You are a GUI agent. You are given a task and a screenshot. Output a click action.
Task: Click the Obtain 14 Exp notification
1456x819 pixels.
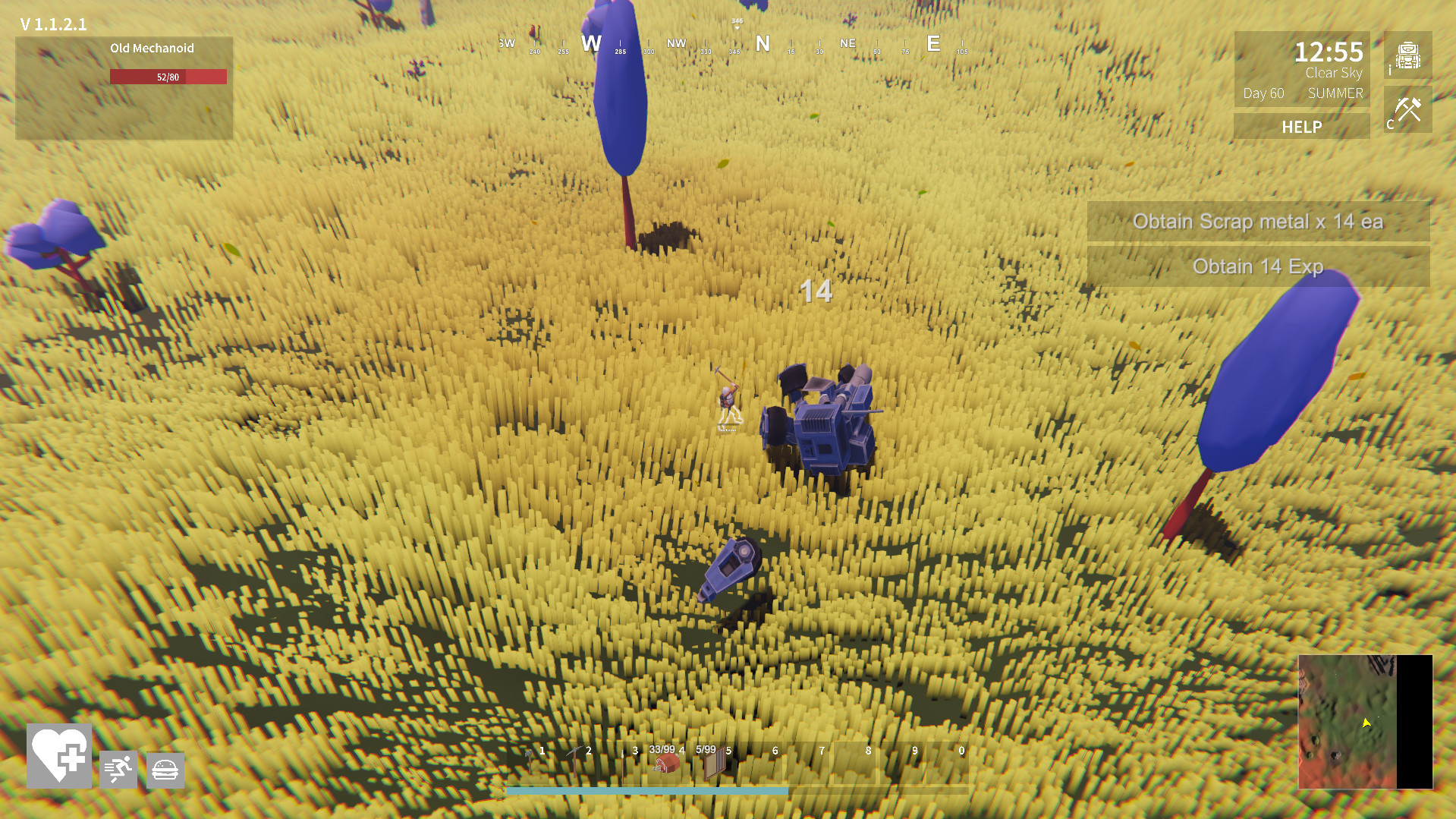(1258, 267)
